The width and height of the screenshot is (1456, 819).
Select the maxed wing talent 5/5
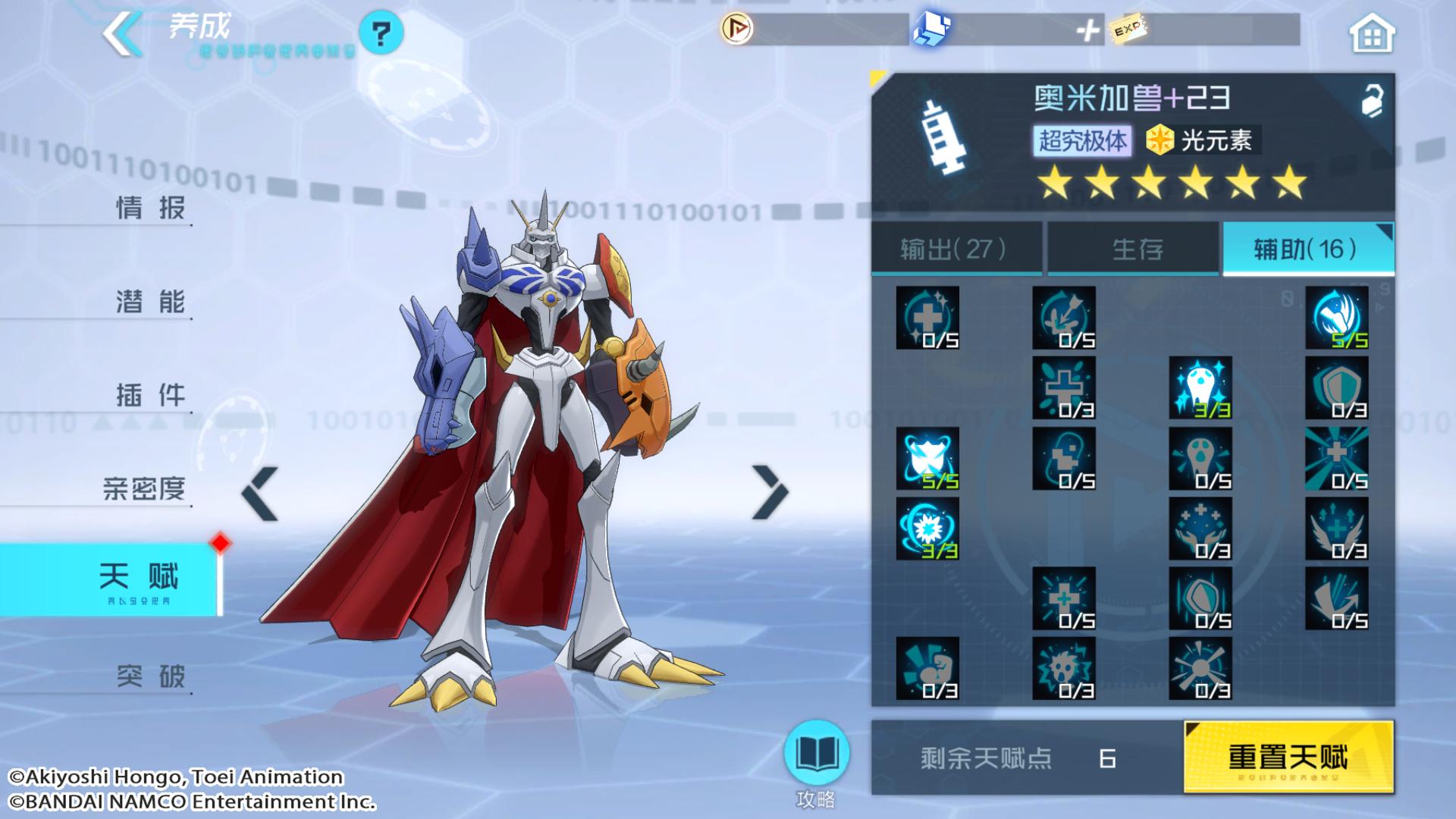[x=1336, y=318]
